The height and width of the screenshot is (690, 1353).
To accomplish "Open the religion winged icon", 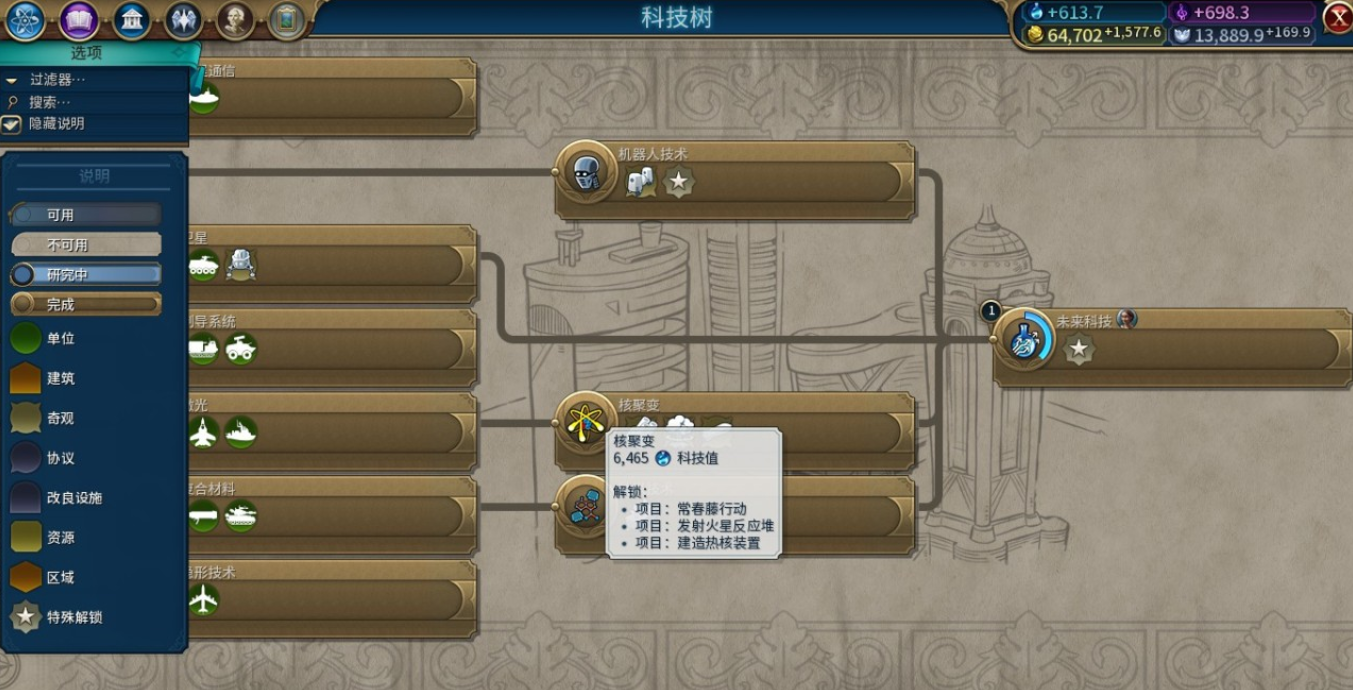I will (x=183, y=19).
